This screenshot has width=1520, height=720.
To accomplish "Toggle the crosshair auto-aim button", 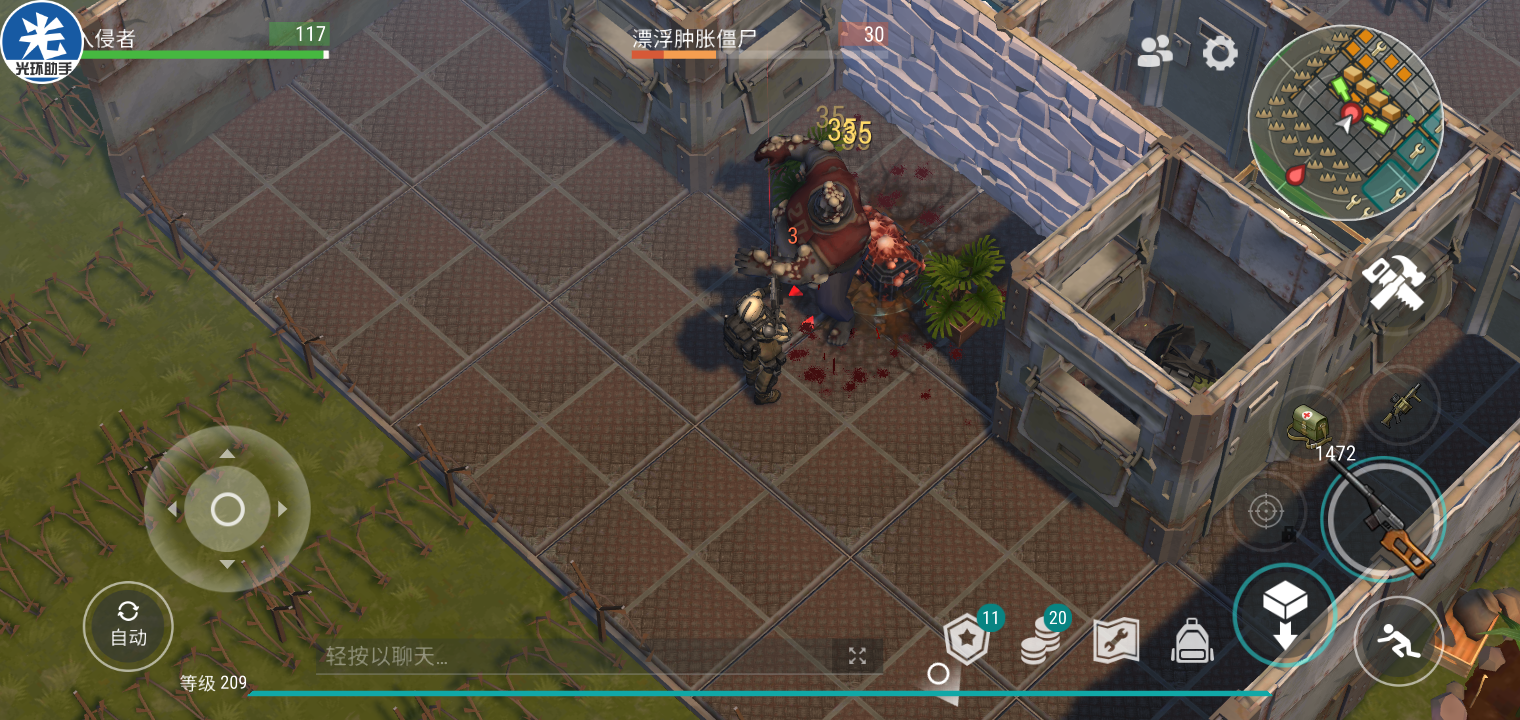I will pyautogui.click(x=1266, y=513).
